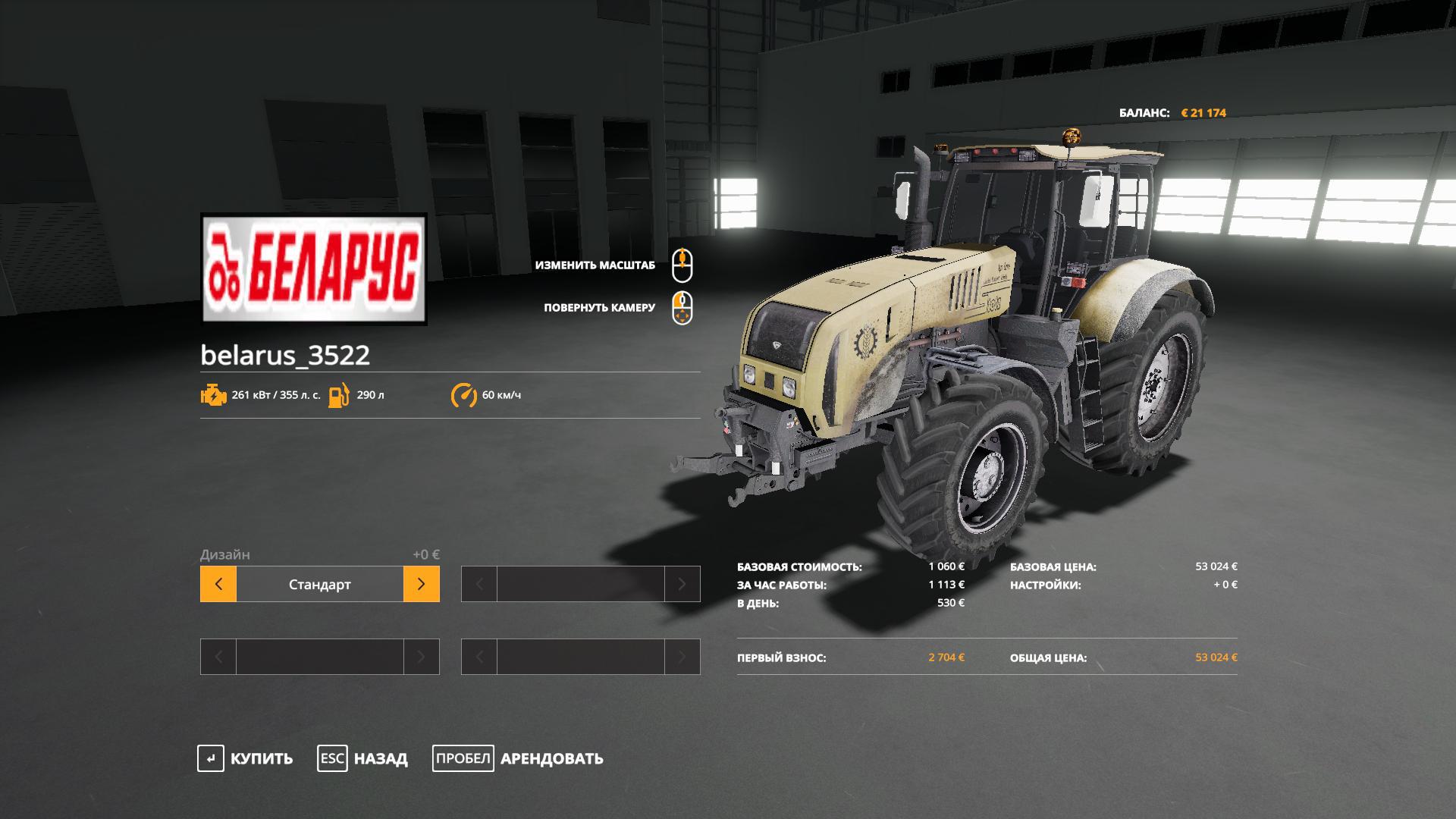This screenshot has height=819, width=1456.
Task: Switch to previous Дизайн option
Action: coord(218,584)
